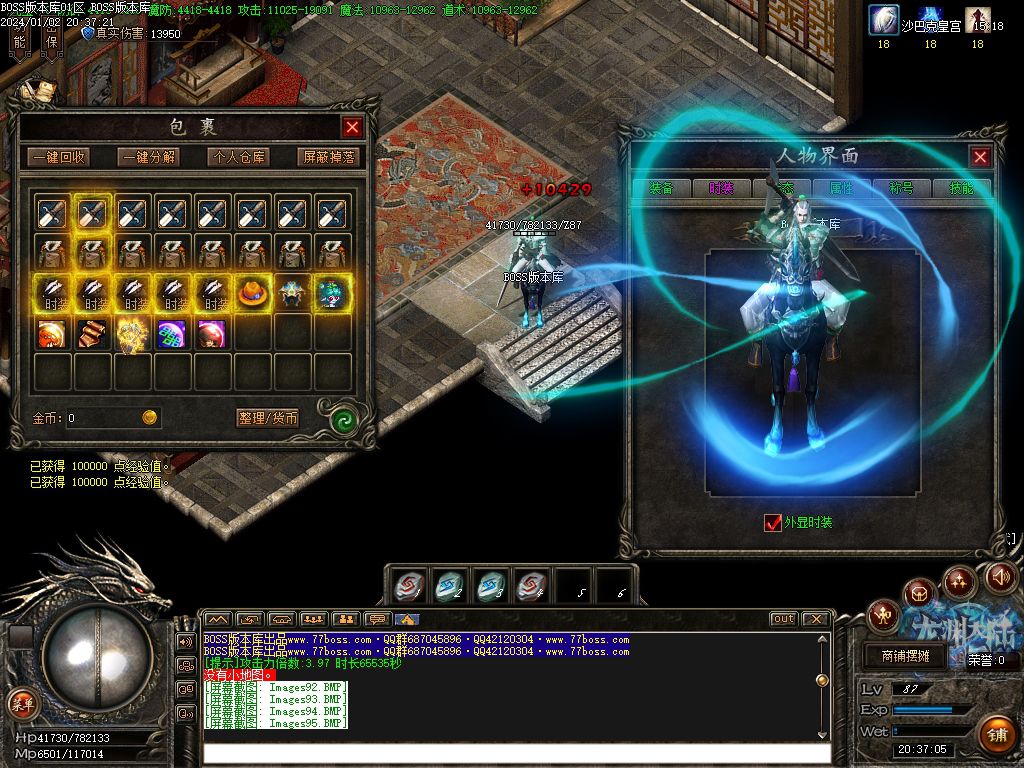Close the 人物界面 character window

[980, 156]
